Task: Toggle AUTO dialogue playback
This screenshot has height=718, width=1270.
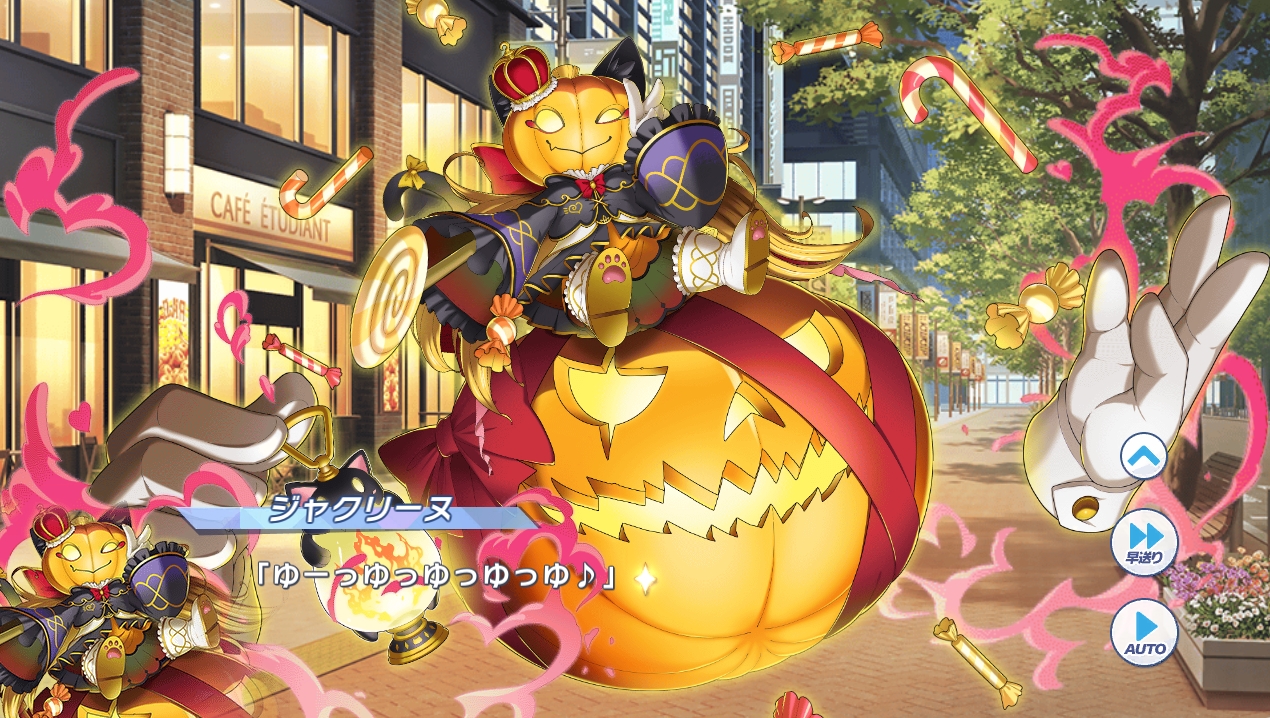Action: [1144, 632]
